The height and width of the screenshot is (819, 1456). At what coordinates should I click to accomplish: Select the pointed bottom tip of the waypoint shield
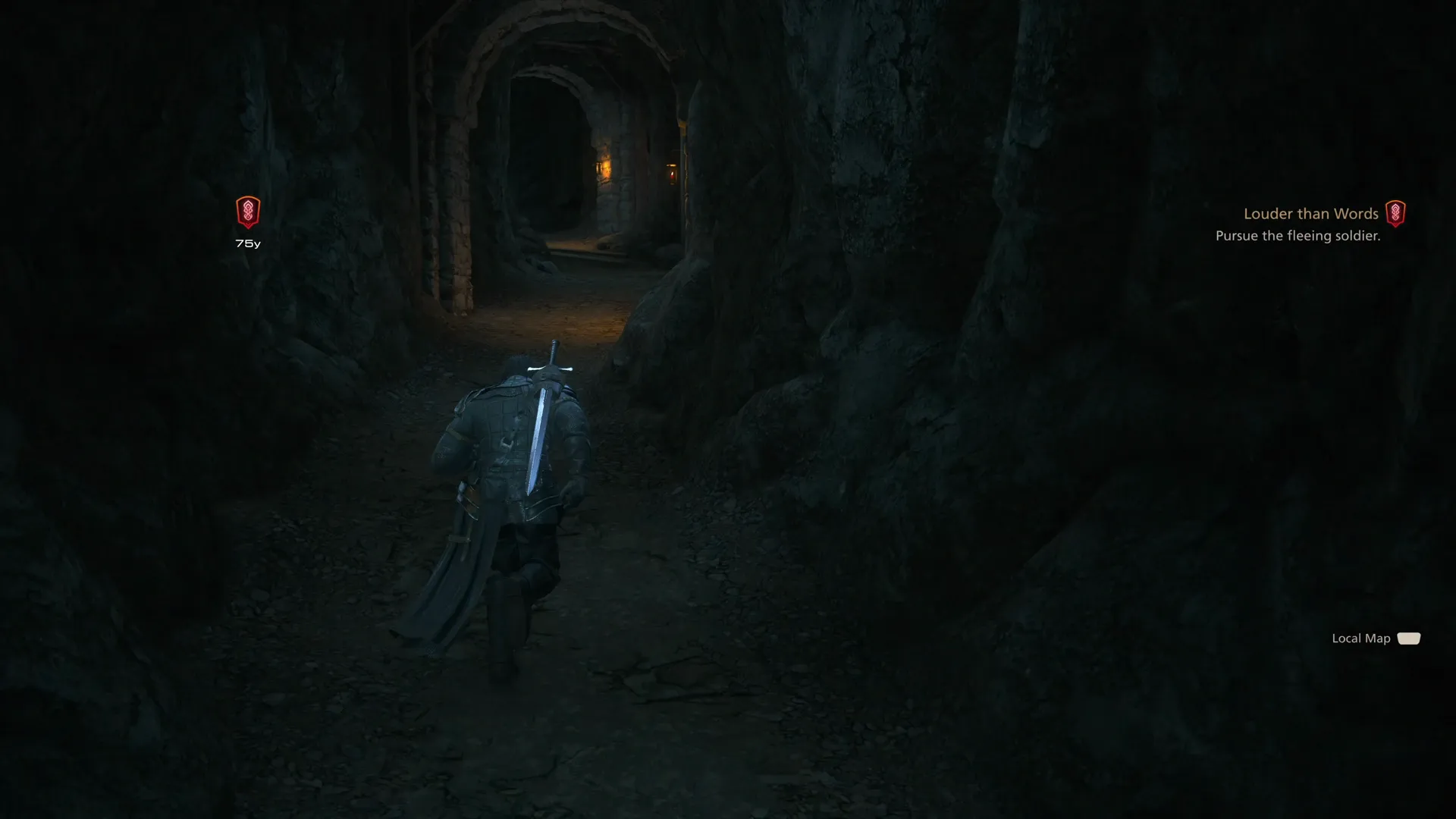[x=247, y=227]
